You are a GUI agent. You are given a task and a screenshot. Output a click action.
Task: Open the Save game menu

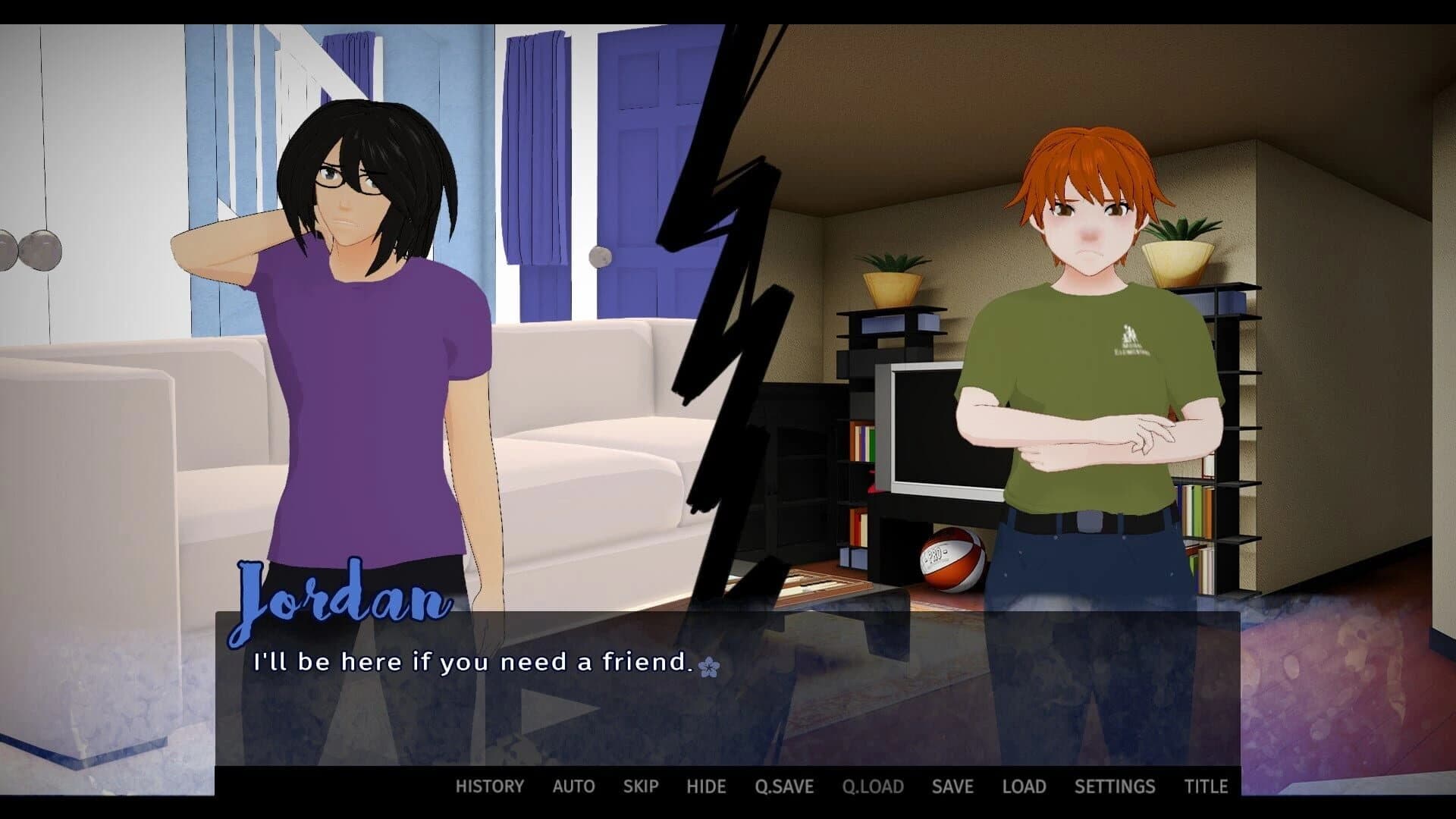tap(952, 786)
